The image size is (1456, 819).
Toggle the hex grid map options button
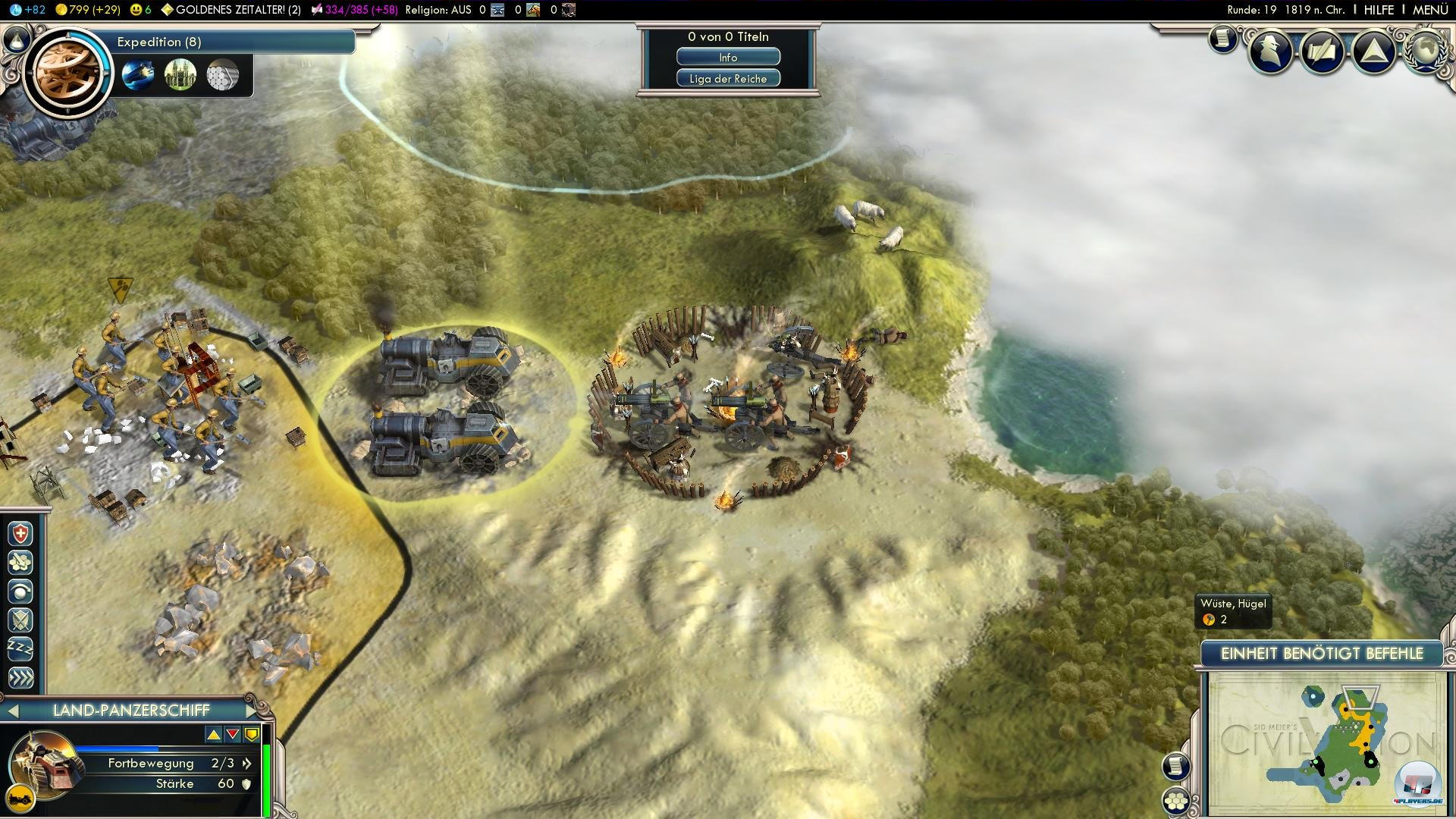[x=1175, y=801]
